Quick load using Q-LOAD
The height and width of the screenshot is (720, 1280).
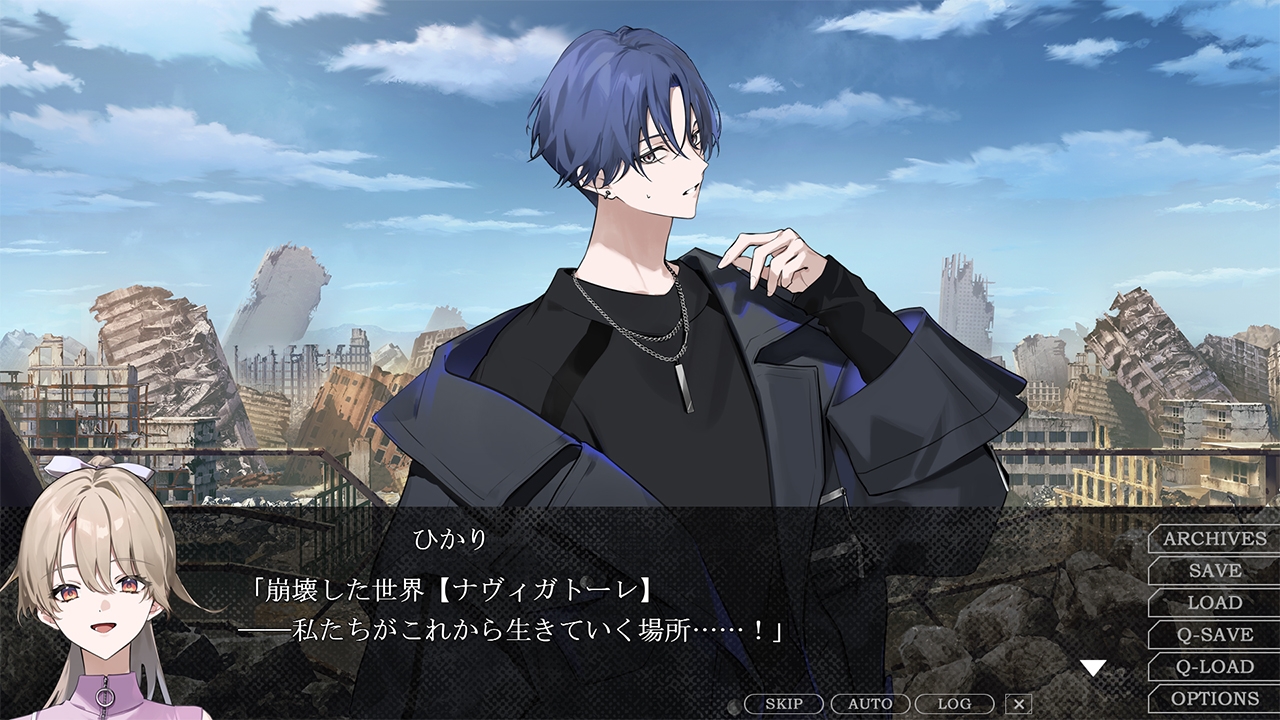click(1214, 667)
